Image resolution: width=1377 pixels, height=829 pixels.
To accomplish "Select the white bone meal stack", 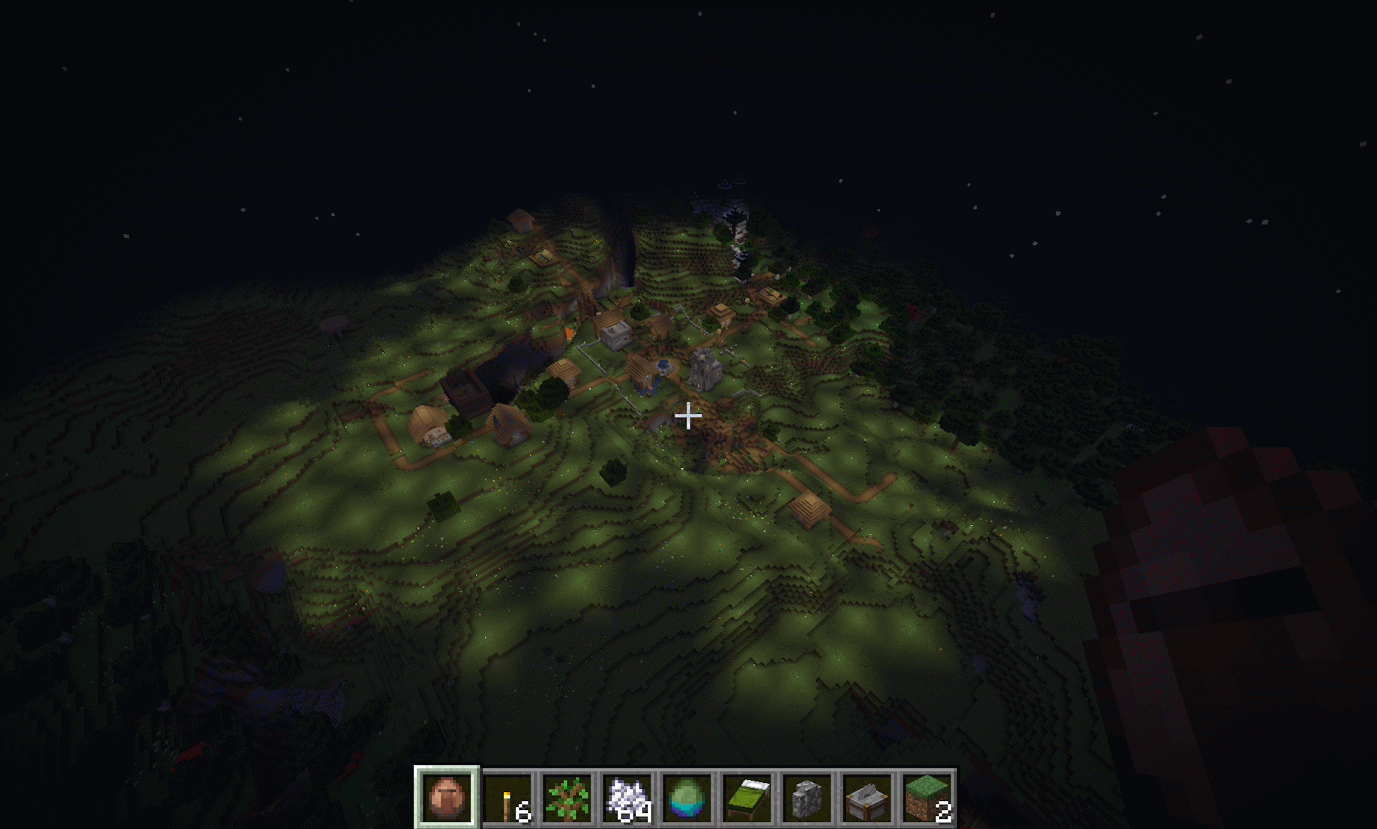I will click(x=627, y=798).
